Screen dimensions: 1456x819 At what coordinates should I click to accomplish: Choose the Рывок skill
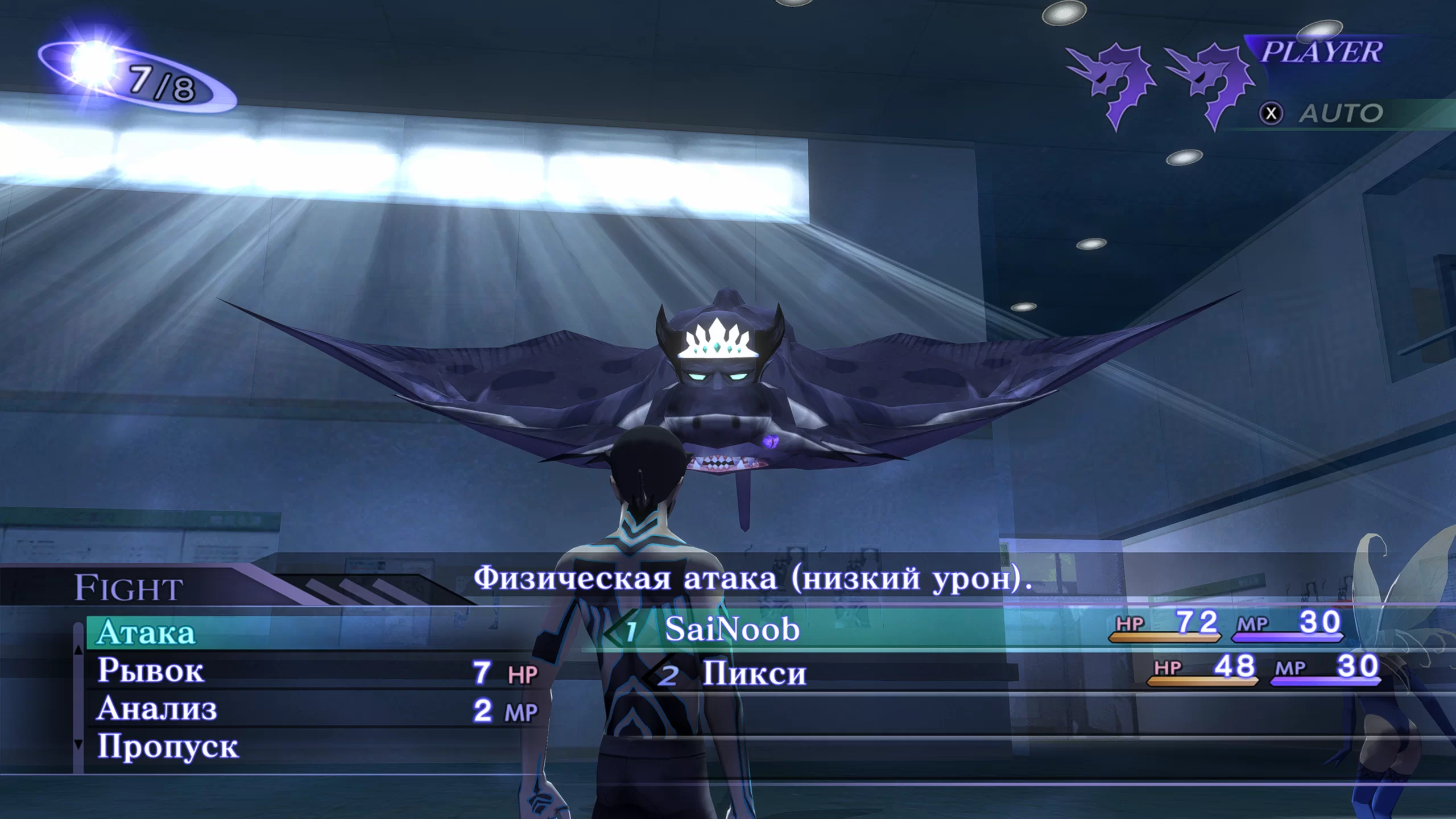(151, 671)
